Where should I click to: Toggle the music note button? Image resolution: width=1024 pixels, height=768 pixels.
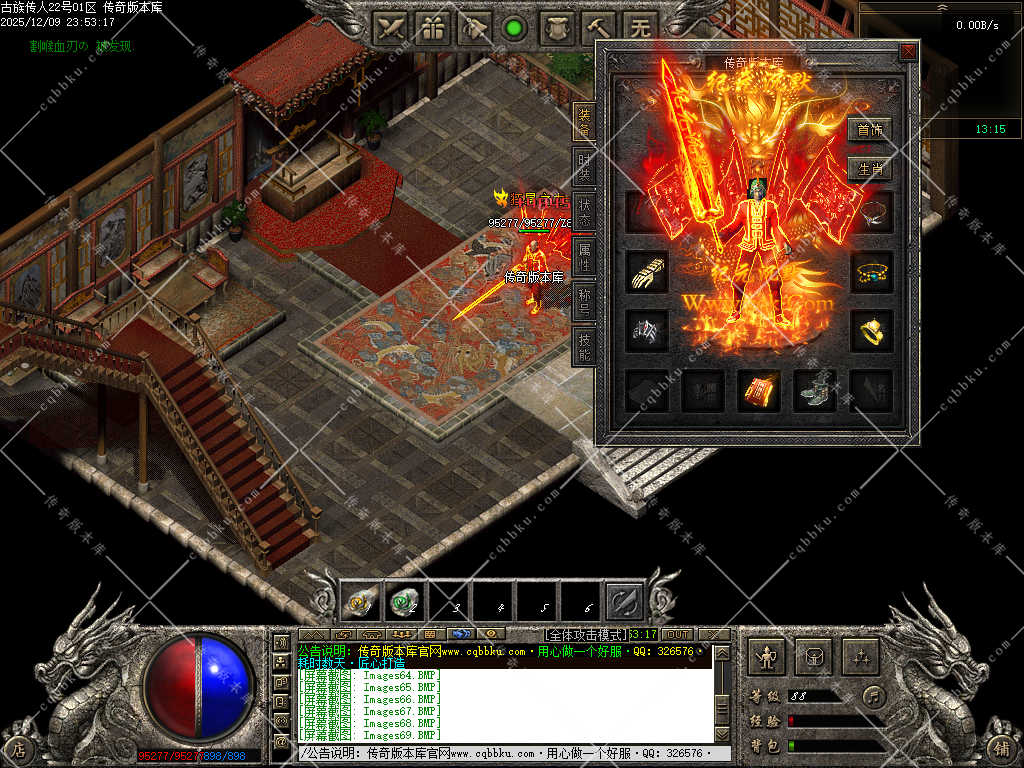click(x=875, y=695)
